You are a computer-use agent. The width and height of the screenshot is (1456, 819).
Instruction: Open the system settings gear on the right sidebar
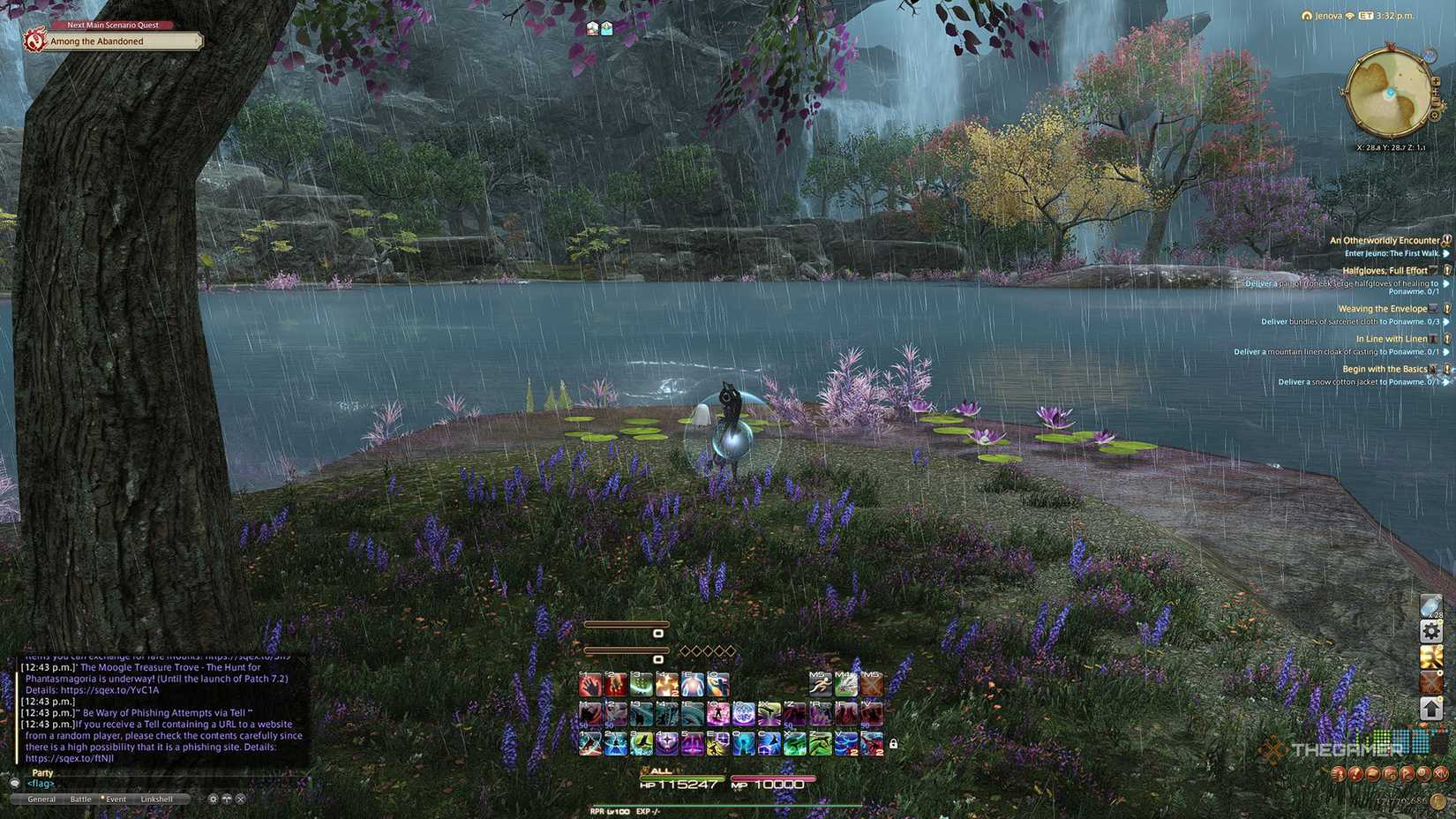pyautogui.click(x=1431, y=632)
